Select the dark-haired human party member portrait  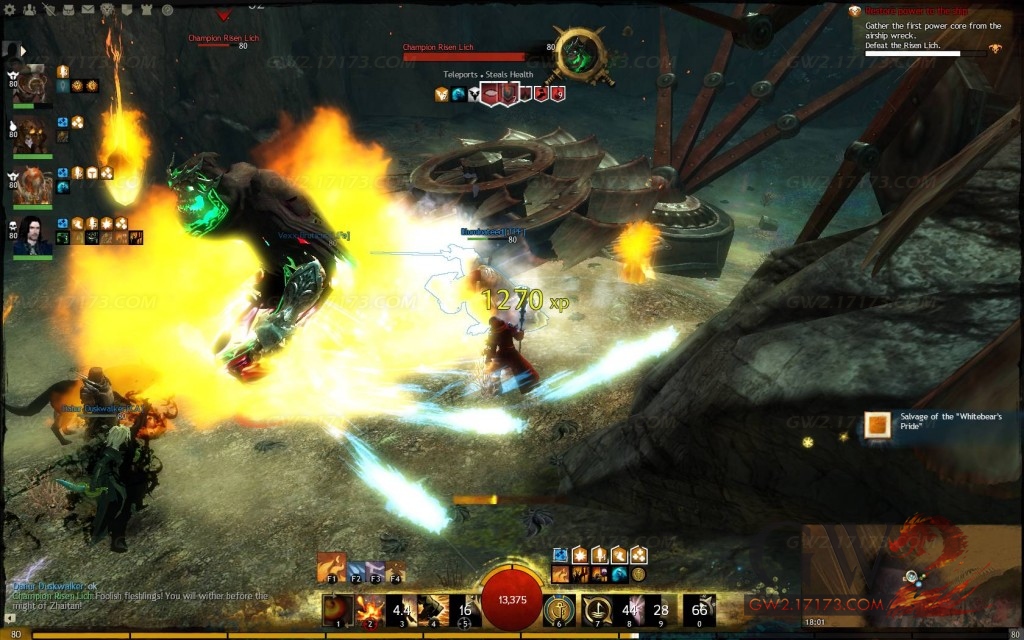pyautogui.click(x=32, y=238)
